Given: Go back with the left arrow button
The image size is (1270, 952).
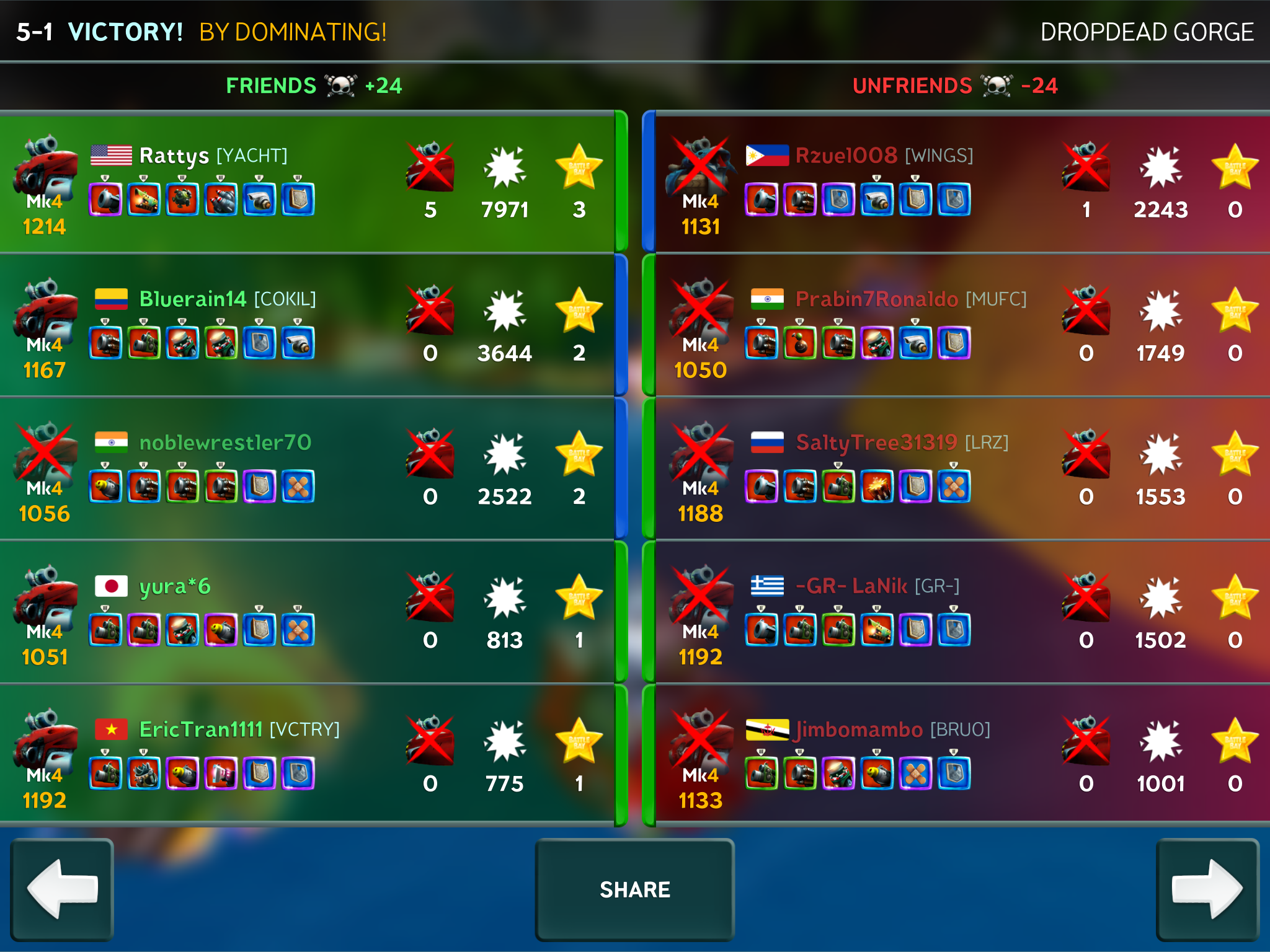Looking at the screenshot, I should [x=62, y=889].
